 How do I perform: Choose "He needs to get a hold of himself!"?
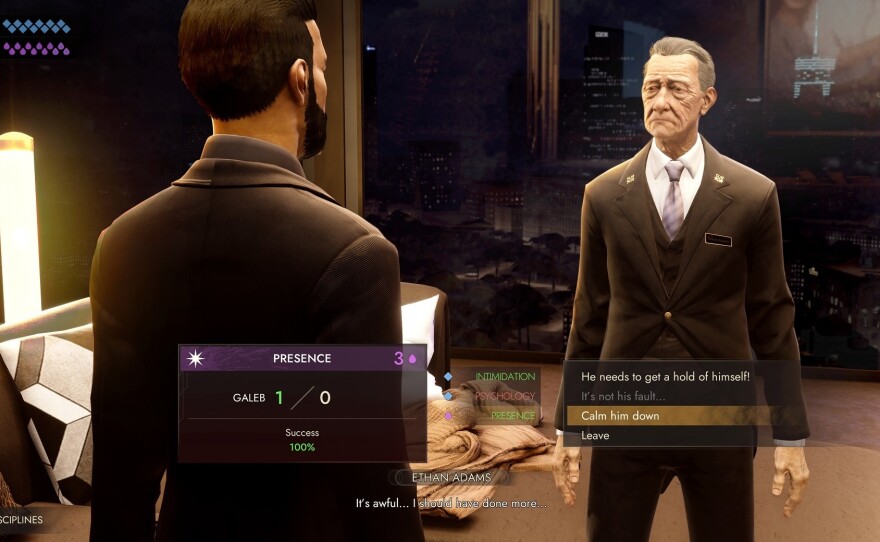[x=665, y=376]
